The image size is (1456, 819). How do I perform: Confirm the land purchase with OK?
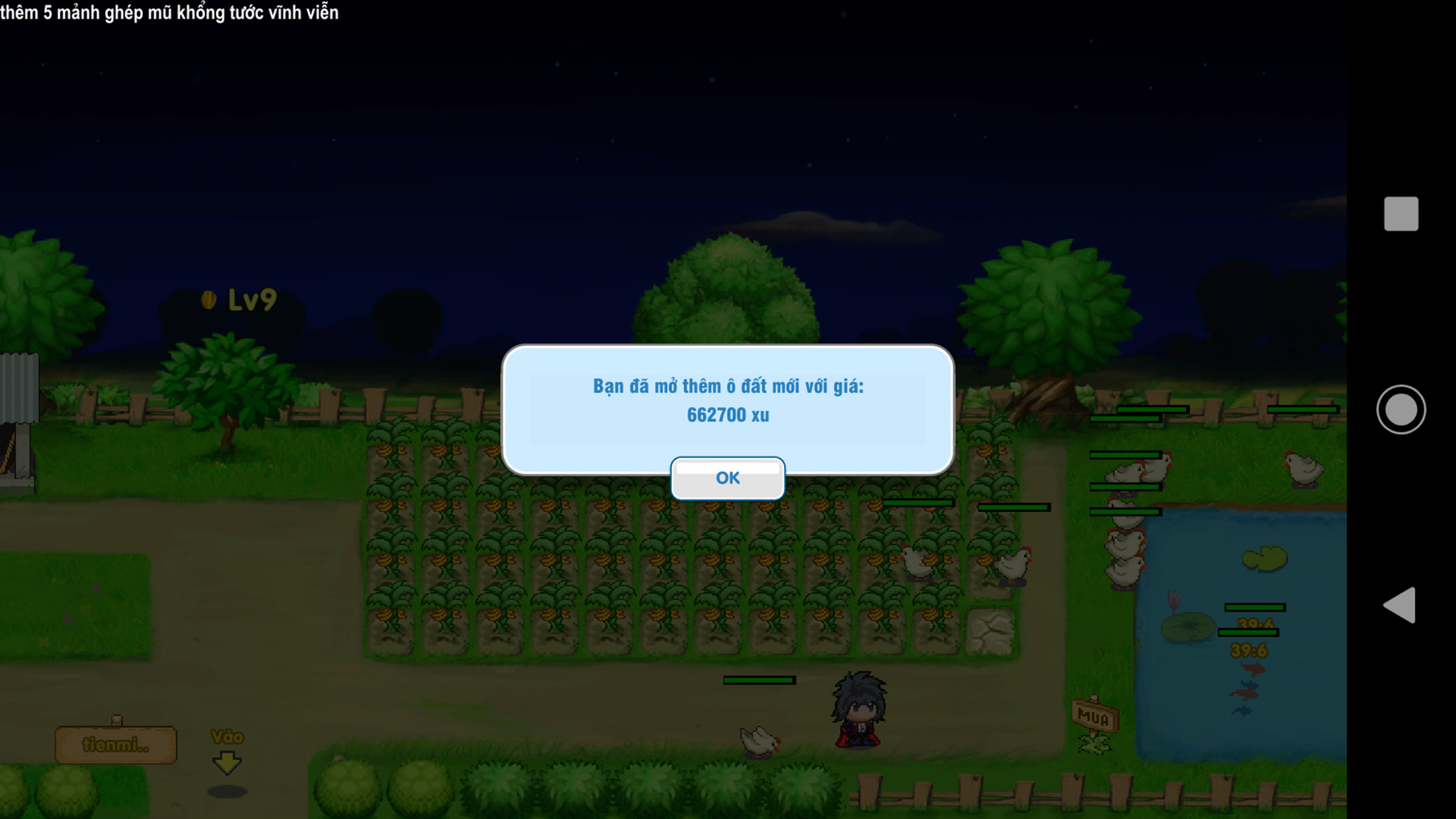727,478
